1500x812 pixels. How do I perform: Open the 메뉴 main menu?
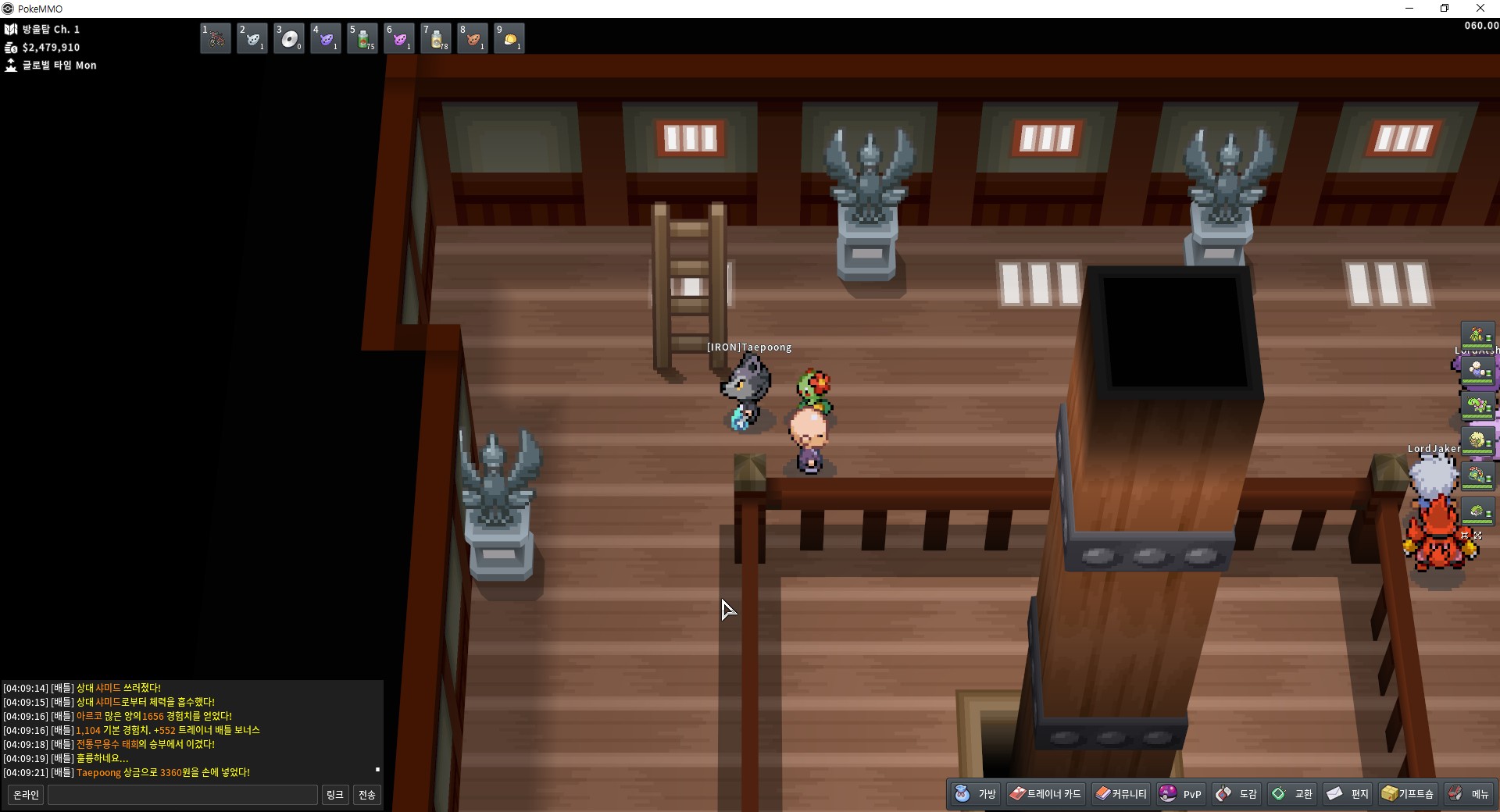[x=1470, y=794]
